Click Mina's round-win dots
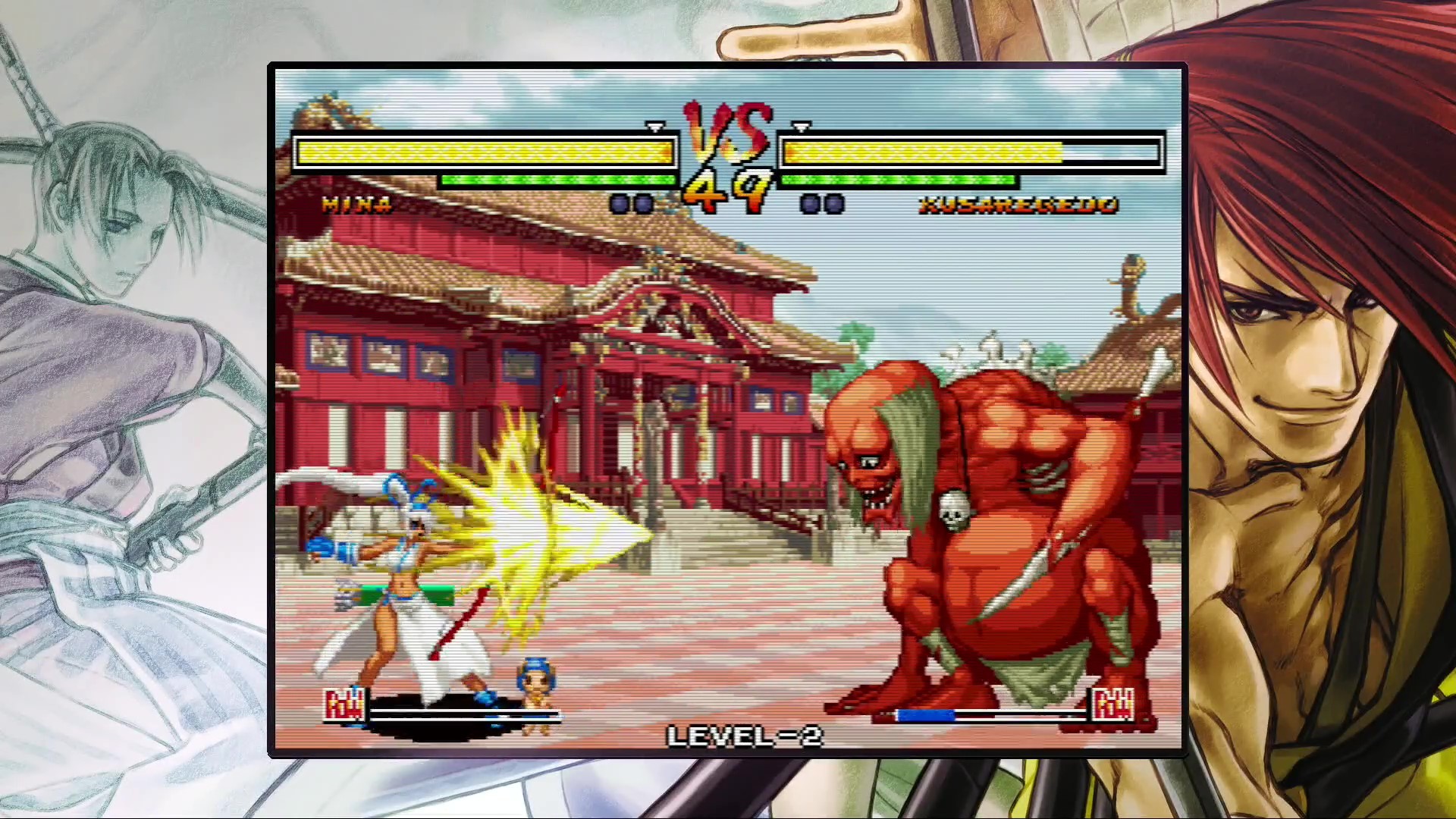This screenshot has height=819, width=1456. click(x=631, y=202)
